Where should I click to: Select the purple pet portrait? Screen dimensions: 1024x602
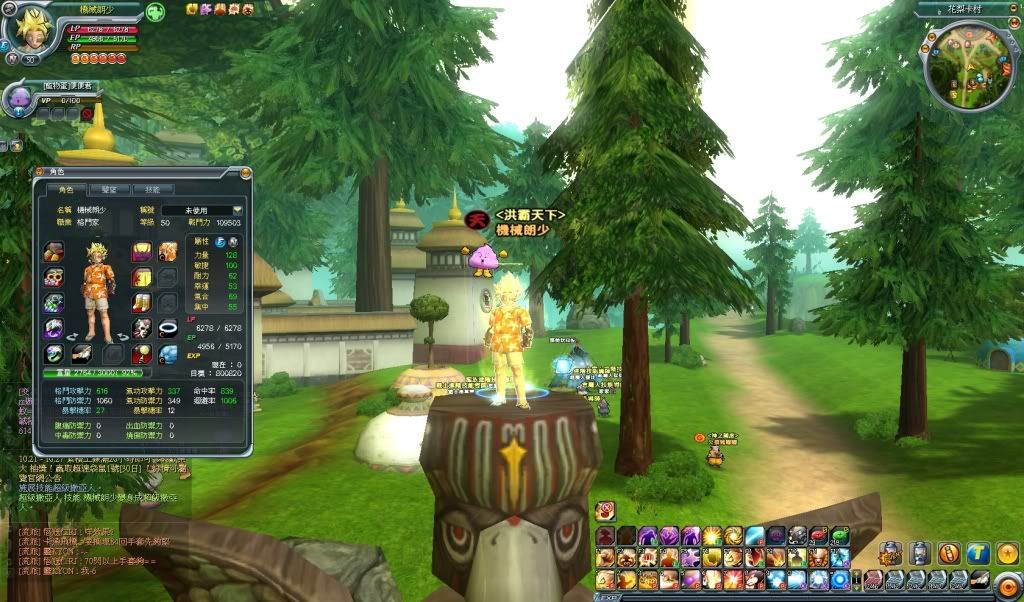(x=19, y=98)
